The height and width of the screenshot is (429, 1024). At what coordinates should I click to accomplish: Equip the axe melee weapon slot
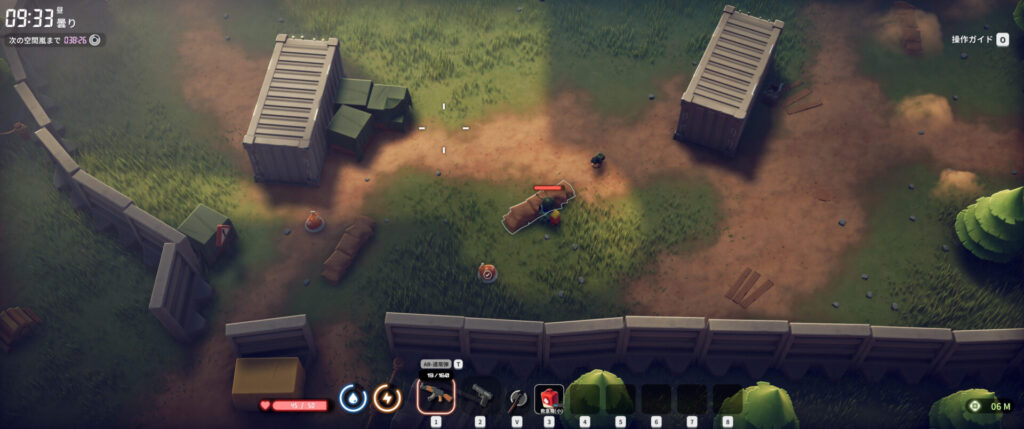(517, 398)
